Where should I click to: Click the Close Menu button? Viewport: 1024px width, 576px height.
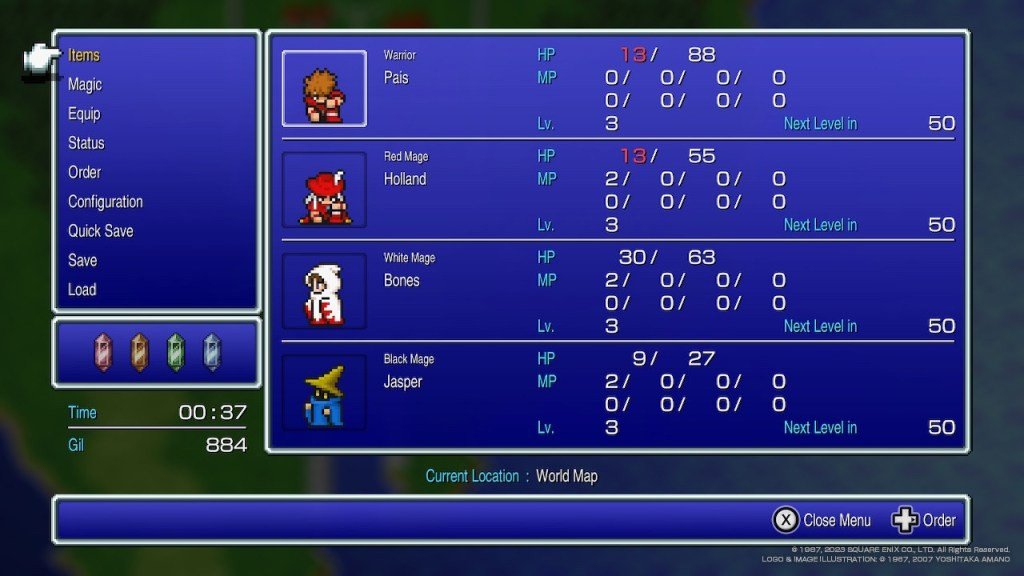coord(822,520)
